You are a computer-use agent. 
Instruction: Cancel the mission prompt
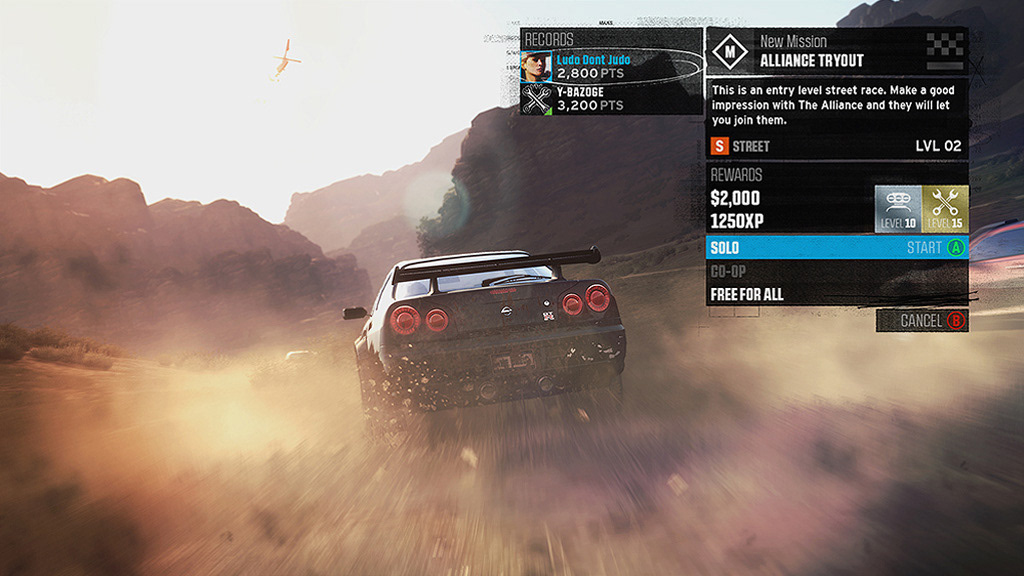tap(921, 321)
